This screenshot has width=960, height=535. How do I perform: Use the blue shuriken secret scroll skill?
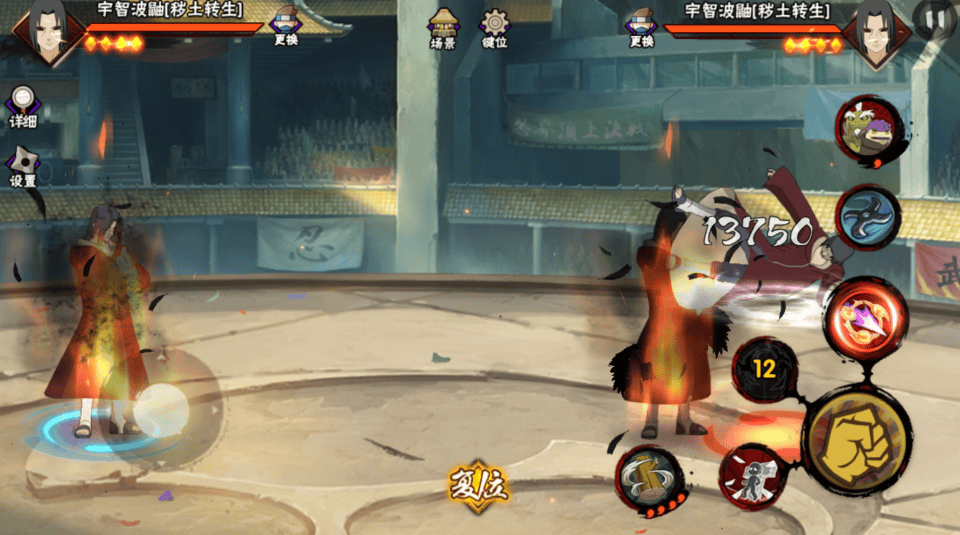pyautogui.click(x=867, y=217)
